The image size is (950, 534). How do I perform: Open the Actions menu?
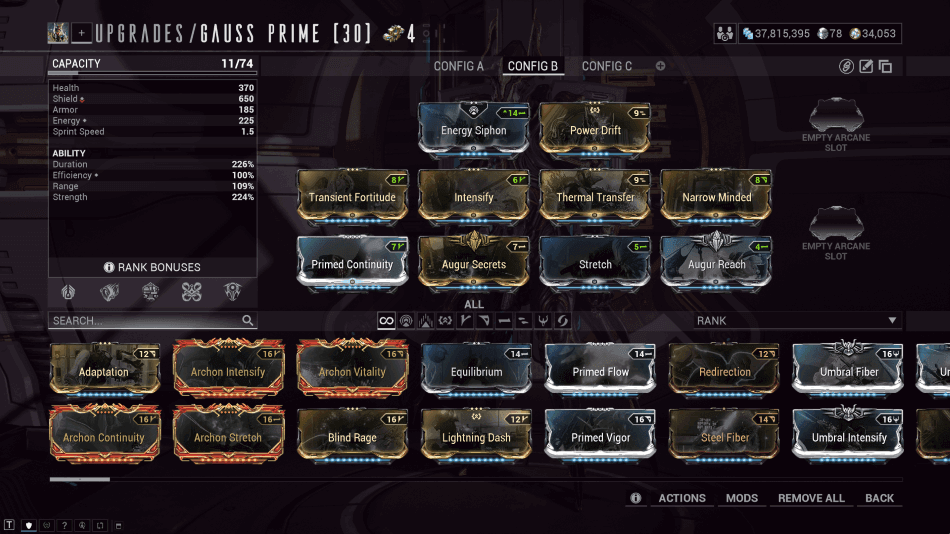(682, 498)
